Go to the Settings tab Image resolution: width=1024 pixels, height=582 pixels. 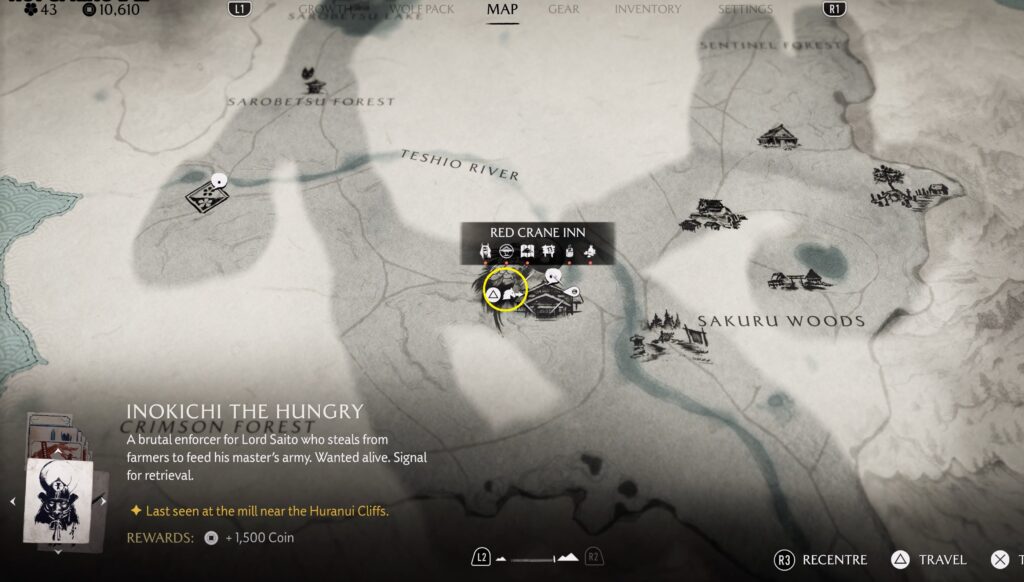click(745, 10)
